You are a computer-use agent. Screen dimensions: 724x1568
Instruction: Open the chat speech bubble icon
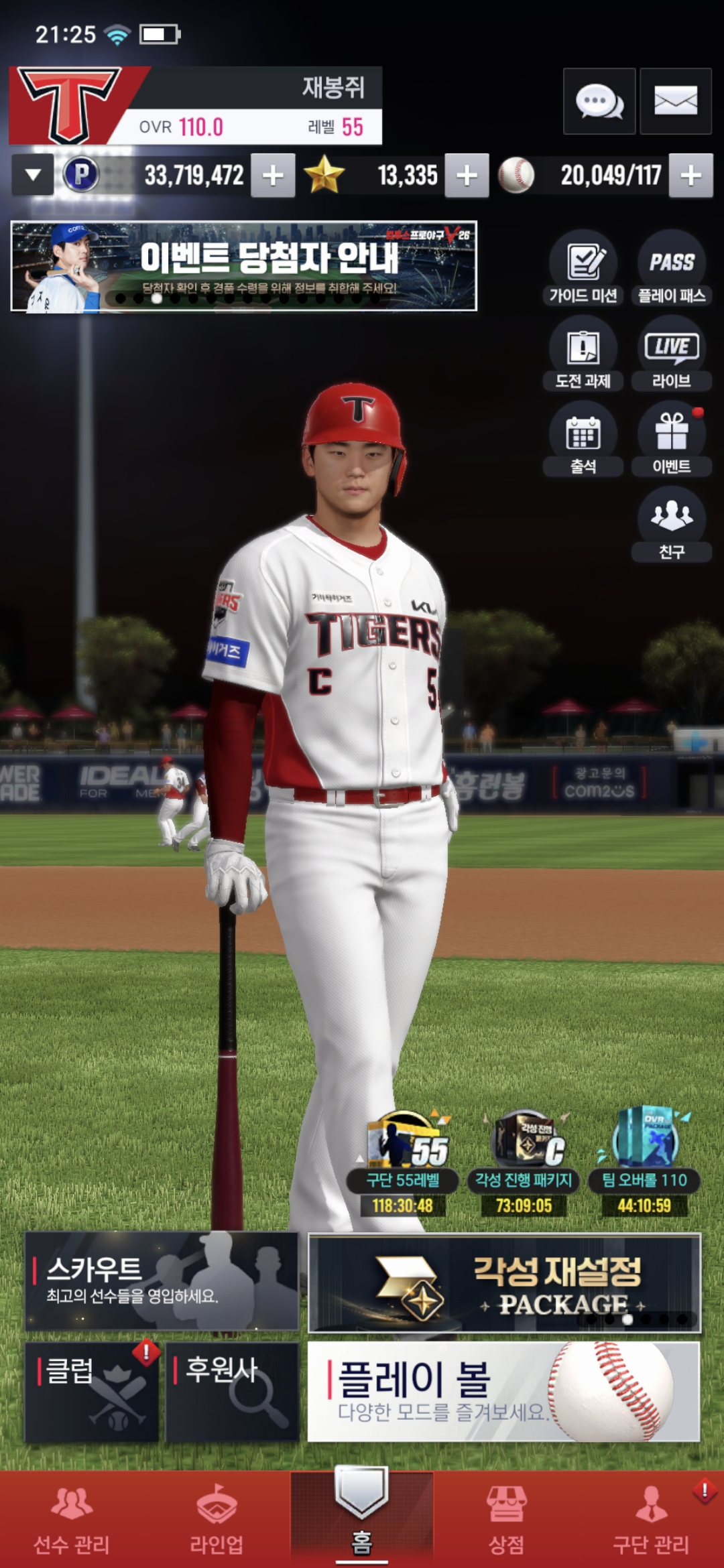click(599, 102)
